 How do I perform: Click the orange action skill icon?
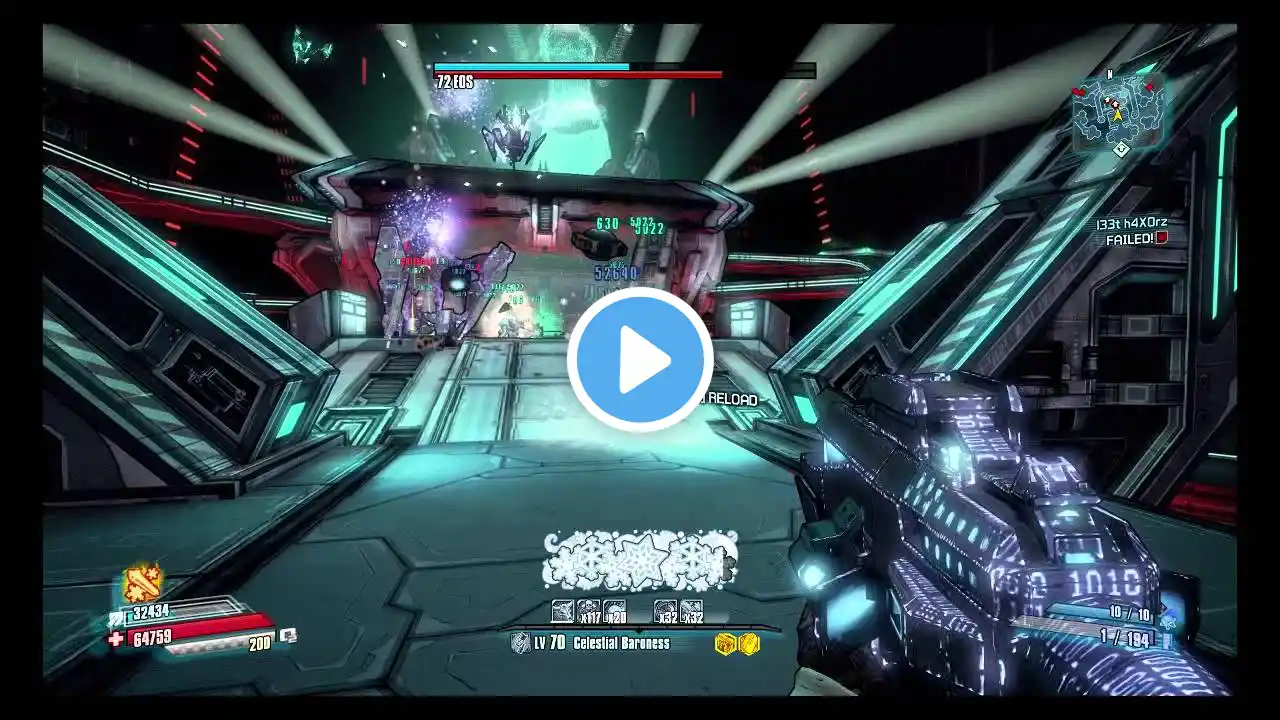(x=142, y=583)
